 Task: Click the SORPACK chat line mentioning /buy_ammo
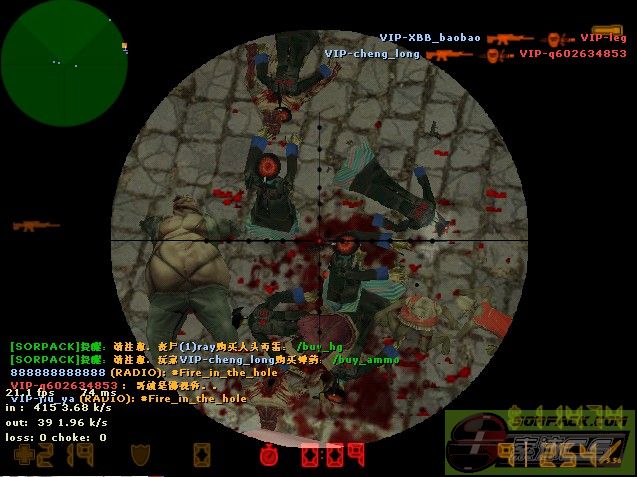[204, 359]
